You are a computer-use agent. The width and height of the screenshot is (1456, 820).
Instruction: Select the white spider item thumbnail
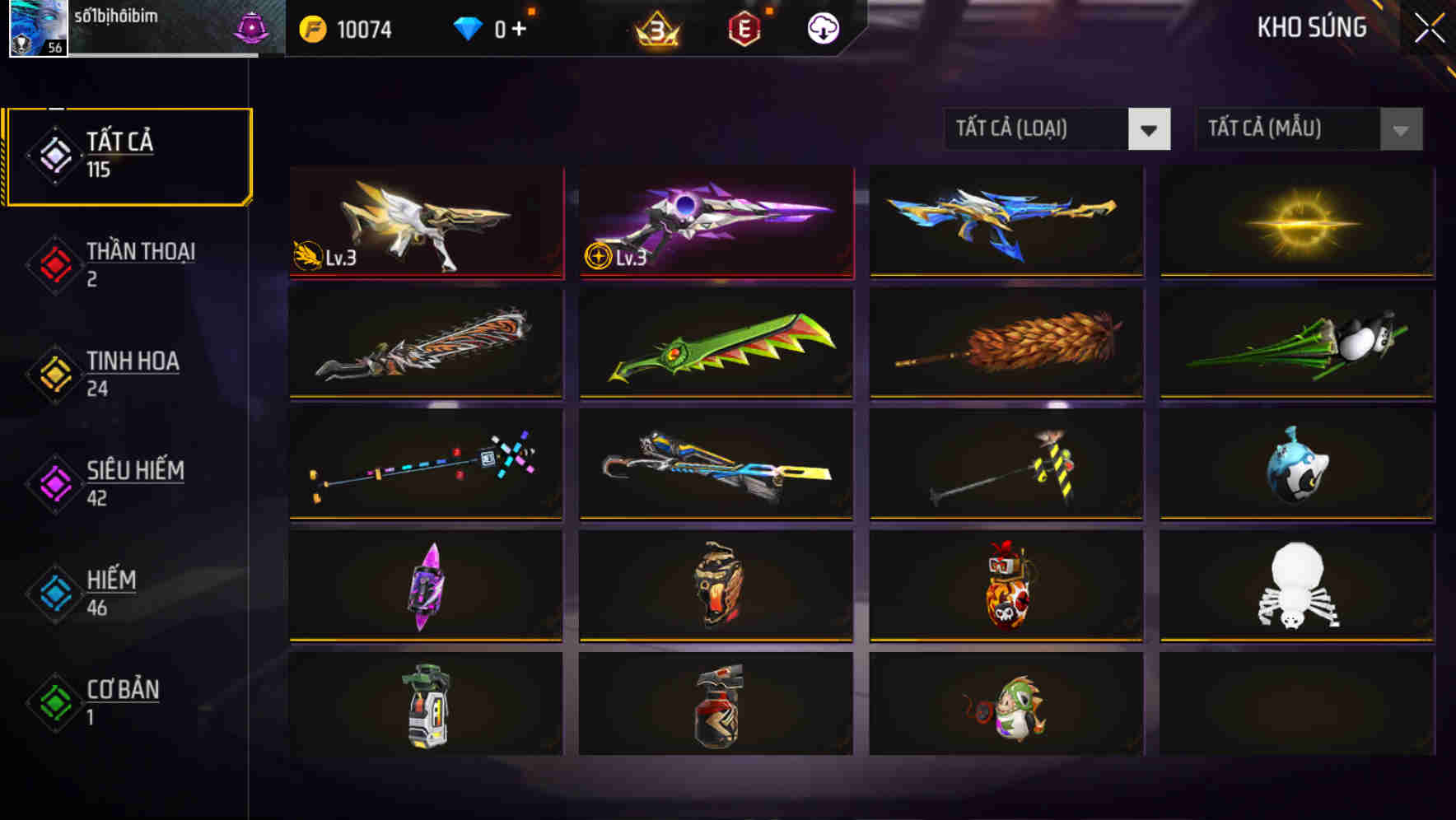click(1296, 588)
